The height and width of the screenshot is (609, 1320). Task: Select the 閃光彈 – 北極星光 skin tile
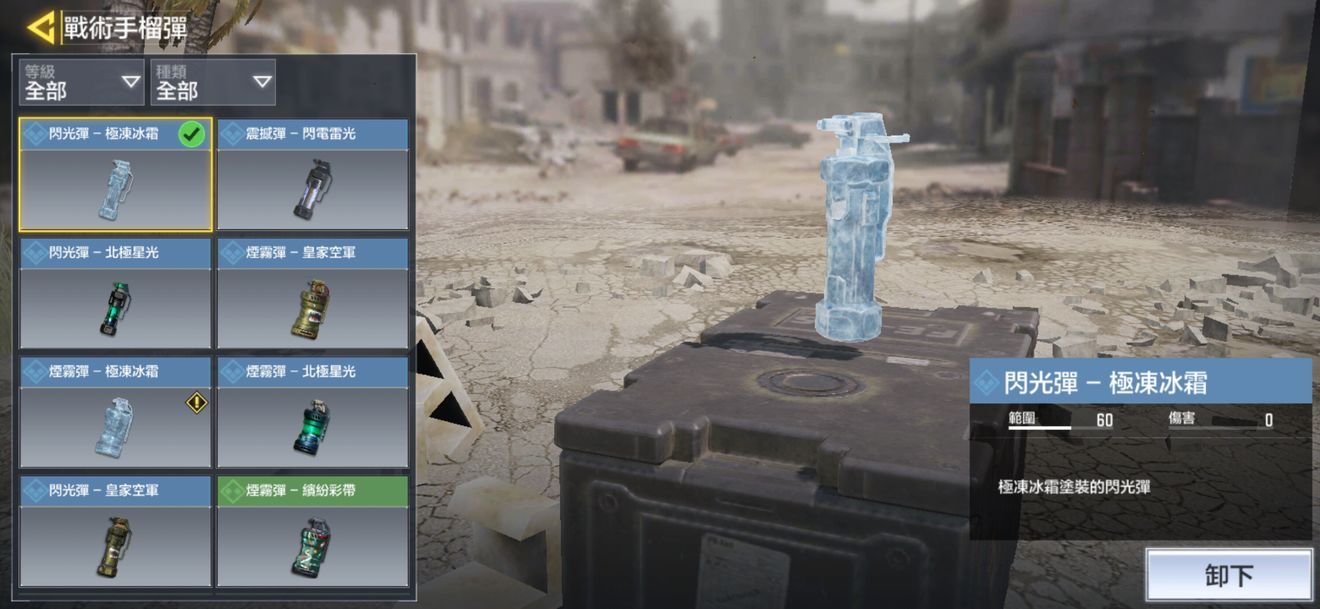pos(115,294)
